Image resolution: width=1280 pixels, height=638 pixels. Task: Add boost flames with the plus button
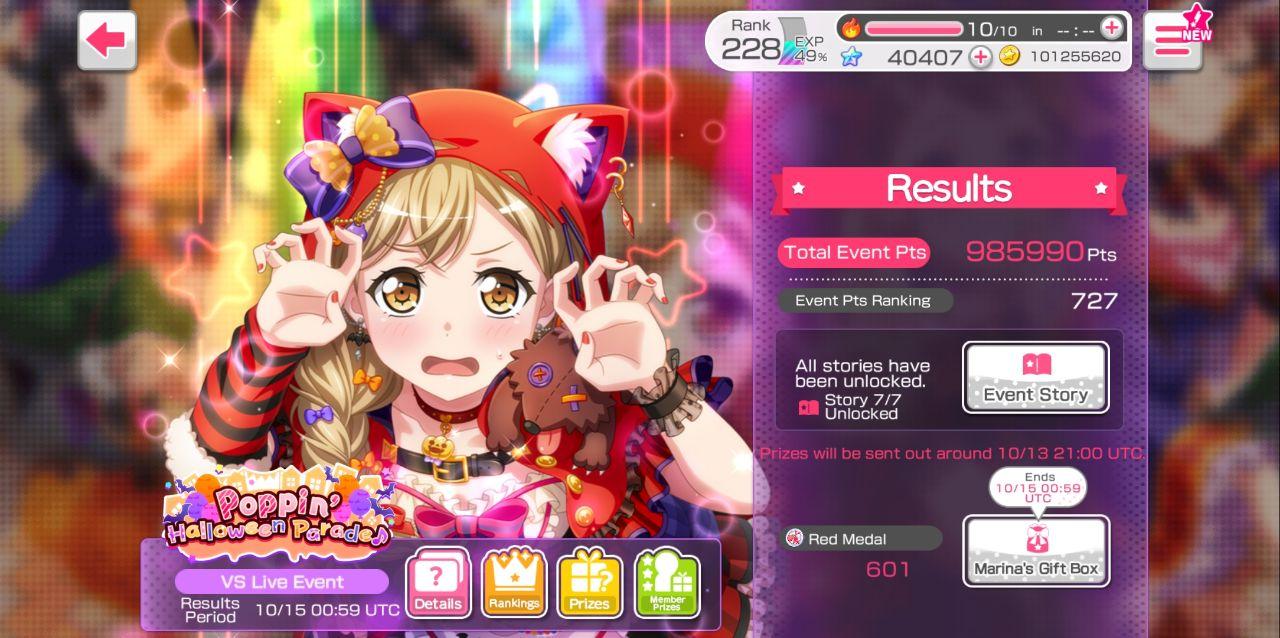click(1111, 28)
